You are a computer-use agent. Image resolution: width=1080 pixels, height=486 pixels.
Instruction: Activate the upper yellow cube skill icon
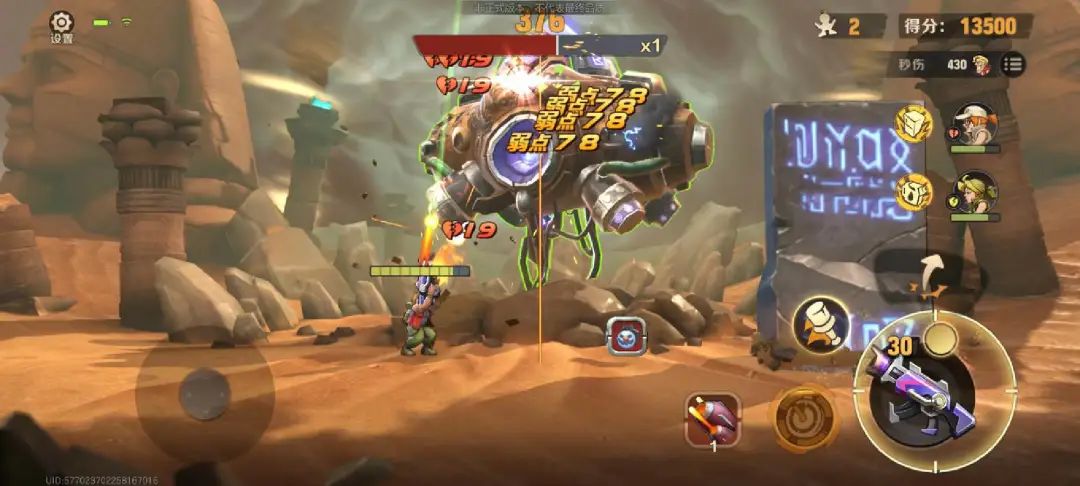913,123
